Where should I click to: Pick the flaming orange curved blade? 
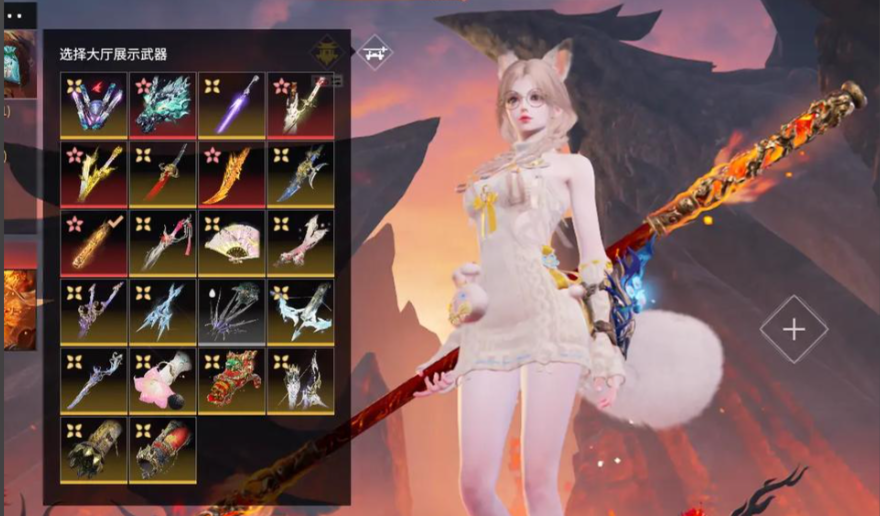click(x=232, y=173)
